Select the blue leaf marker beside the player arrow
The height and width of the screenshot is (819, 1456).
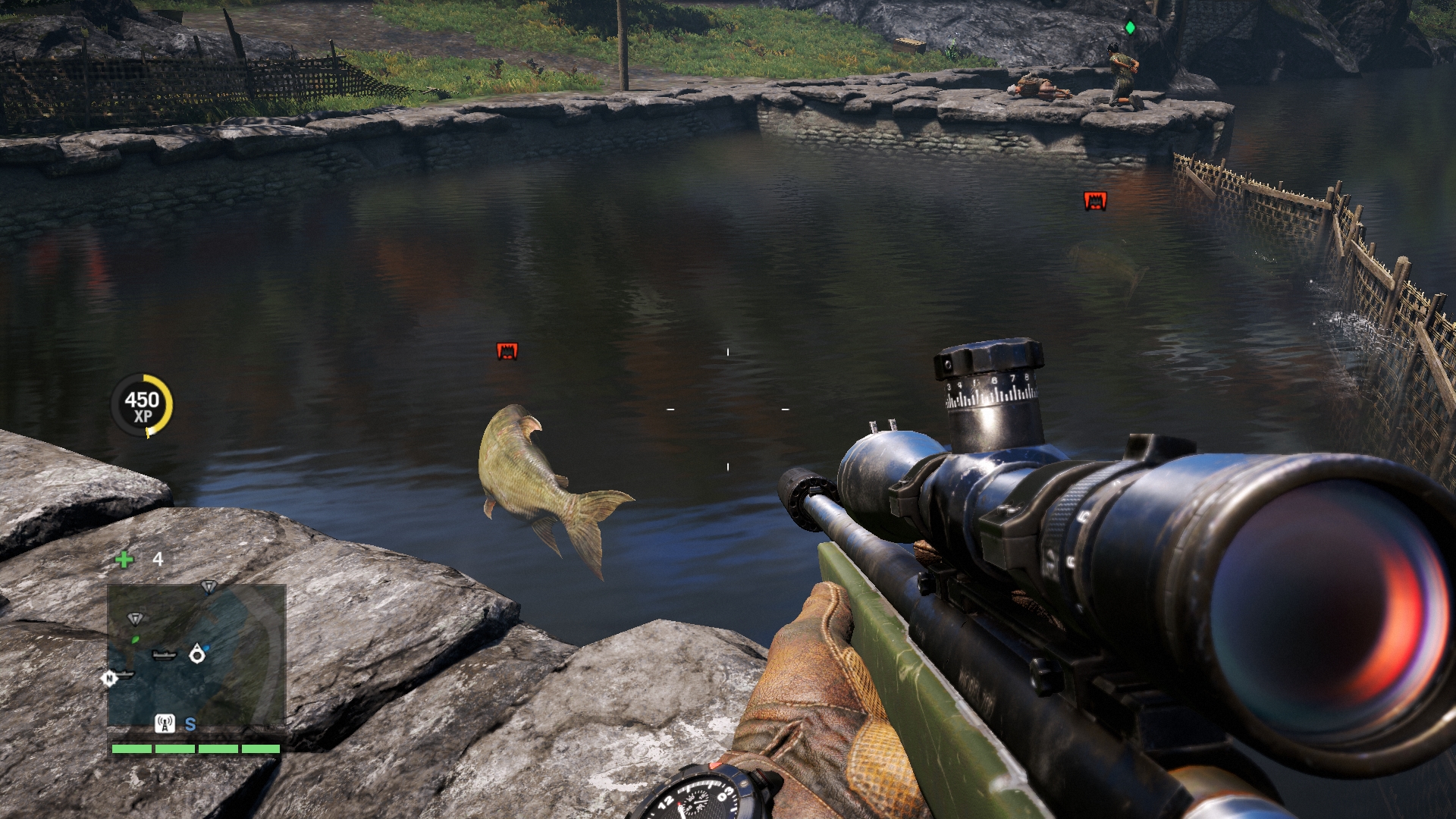pyautogui.click(x=207, y=647)
